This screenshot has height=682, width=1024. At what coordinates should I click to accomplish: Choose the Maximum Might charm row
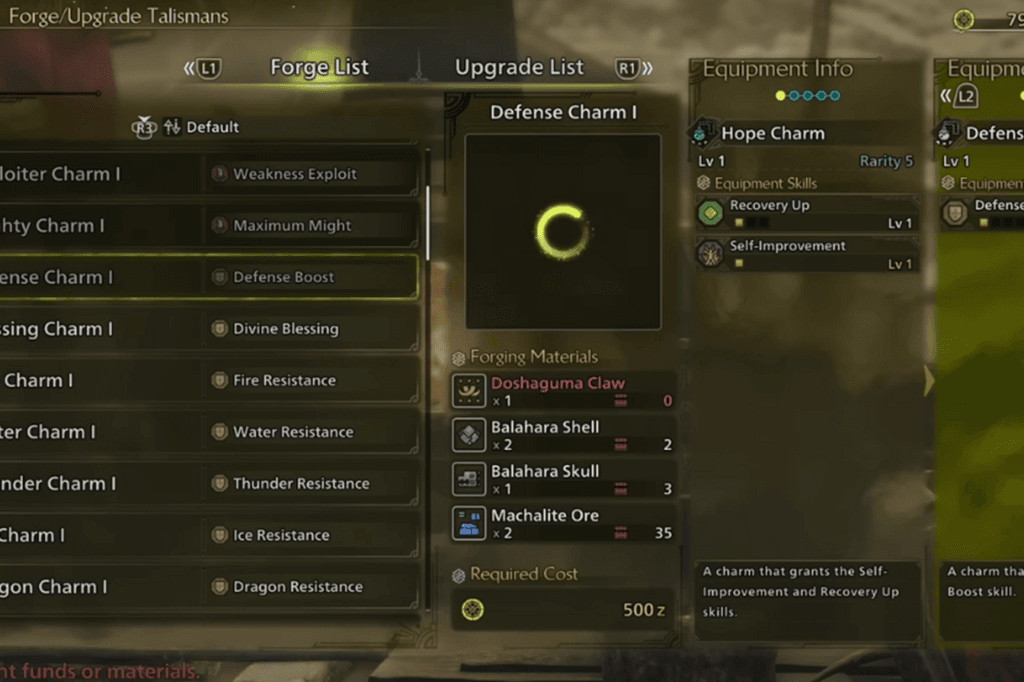click(208, 226)
